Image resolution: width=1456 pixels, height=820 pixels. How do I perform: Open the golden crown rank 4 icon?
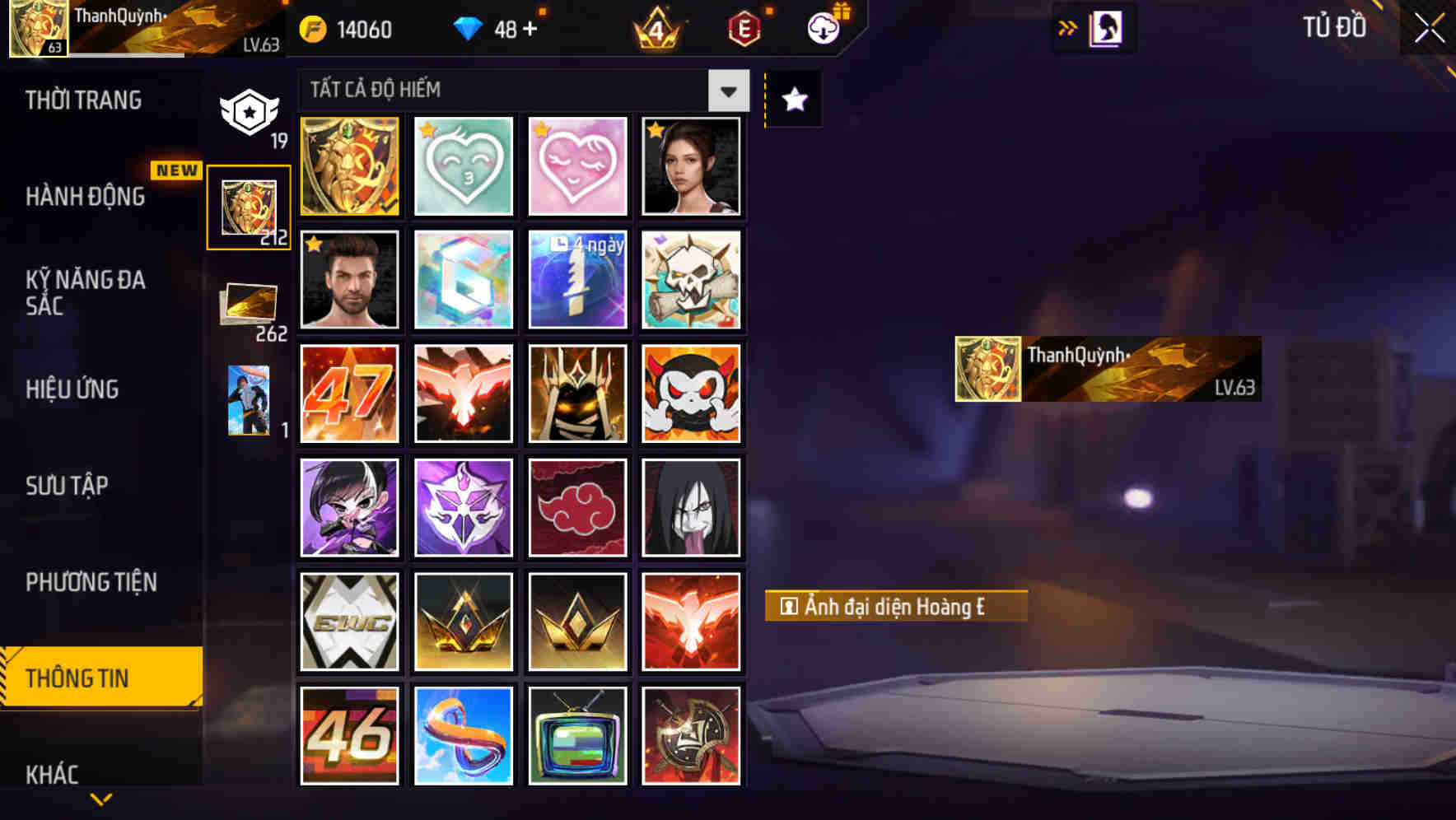pyautogui.click(x=653, y=28)
